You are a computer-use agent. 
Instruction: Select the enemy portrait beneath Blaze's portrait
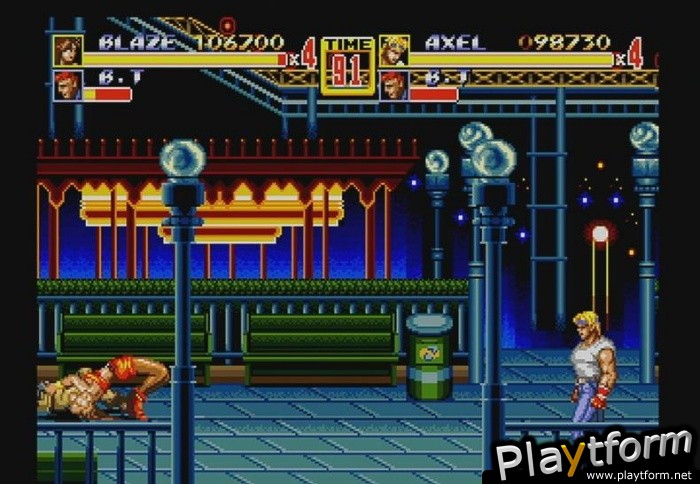pyautogui.click(x=68, y=85)
